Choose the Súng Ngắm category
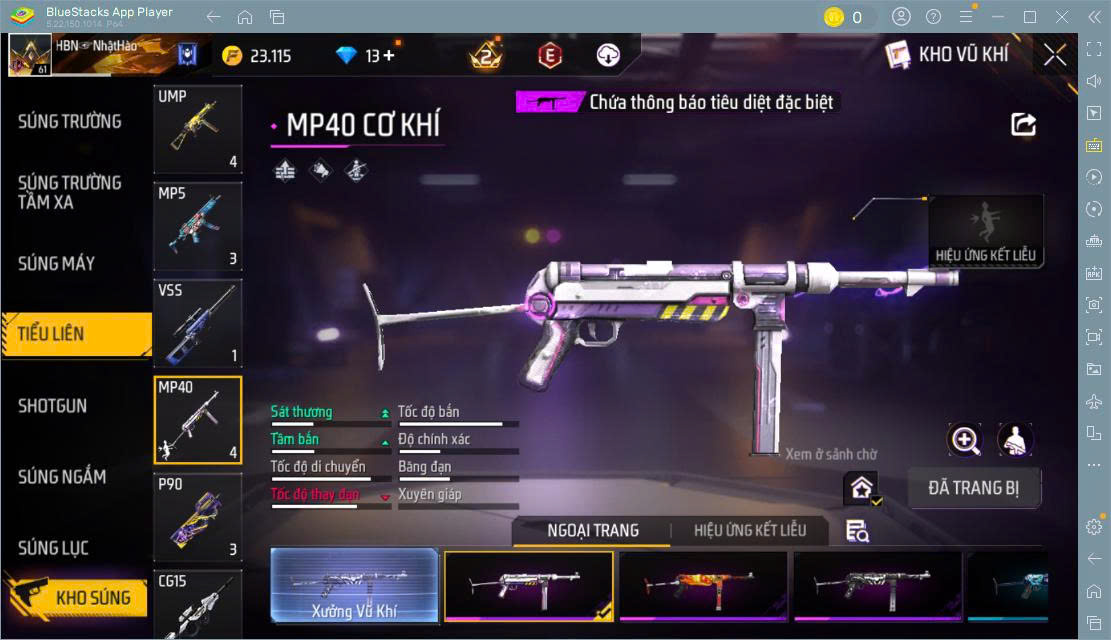The image size is (1111, 640). pyautogui.click(x=62, y=477)
